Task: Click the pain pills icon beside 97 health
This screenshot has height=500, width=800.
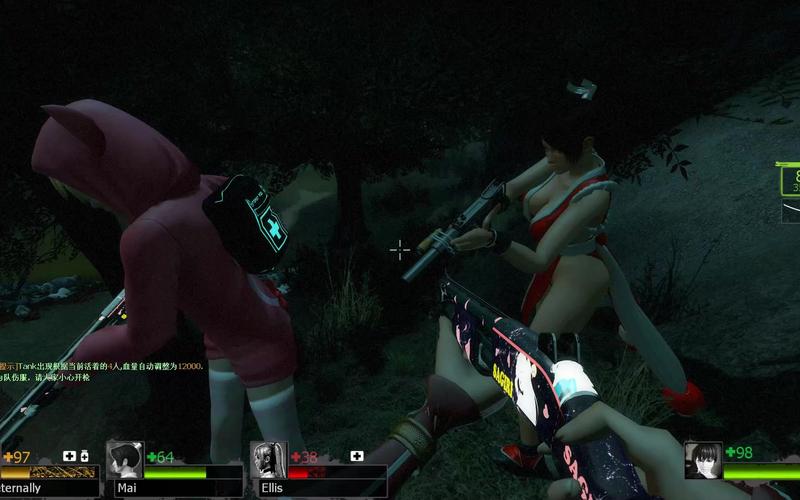Action: click(x=84, y=456)
